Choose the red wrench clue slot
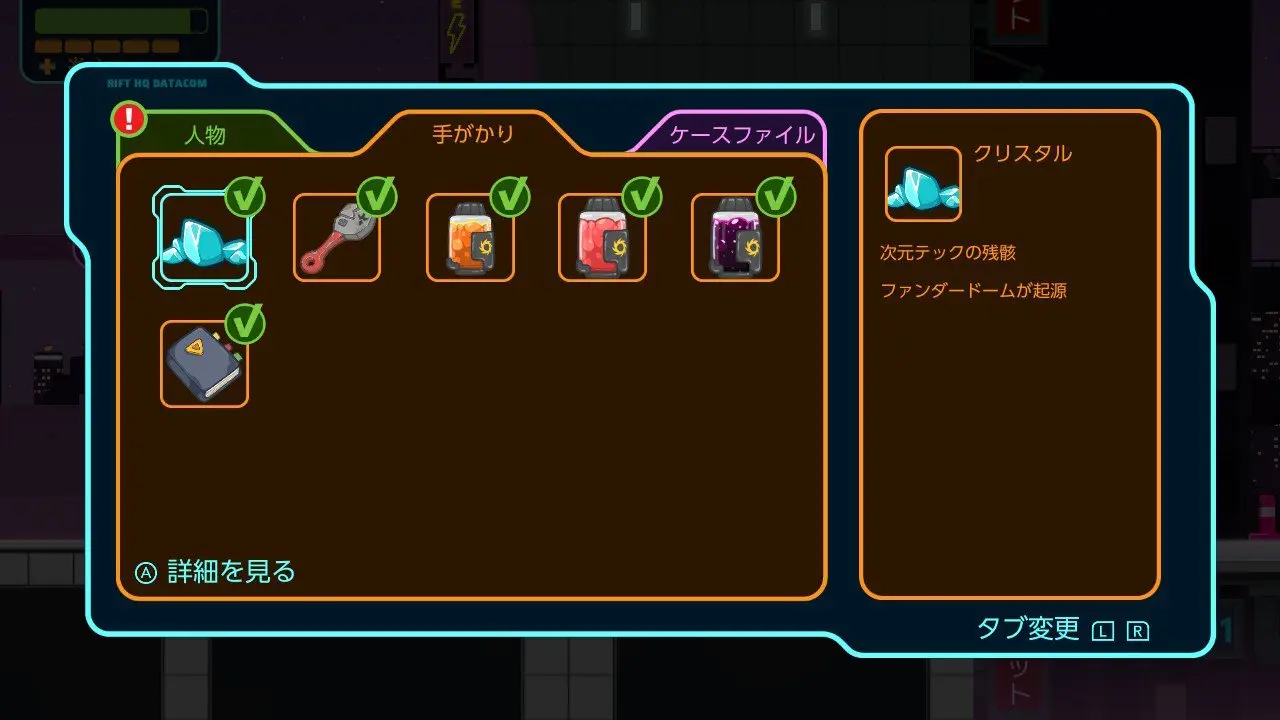The image size is (1280, 720). pos(337,238)
